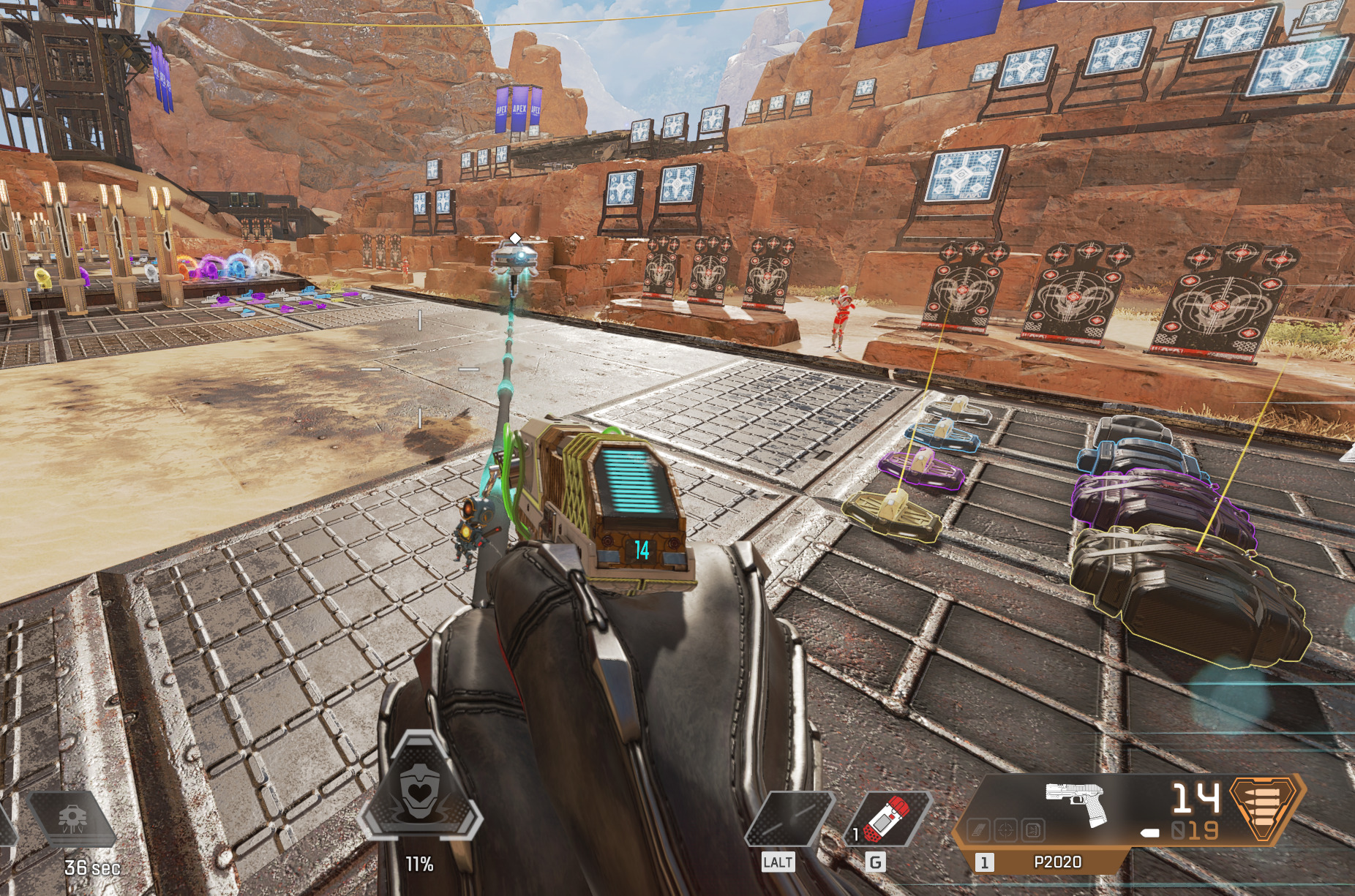The image size is (1355, 896).
Task: Click the white diamond waypoint marker above the drone
Action: point(516,236)
